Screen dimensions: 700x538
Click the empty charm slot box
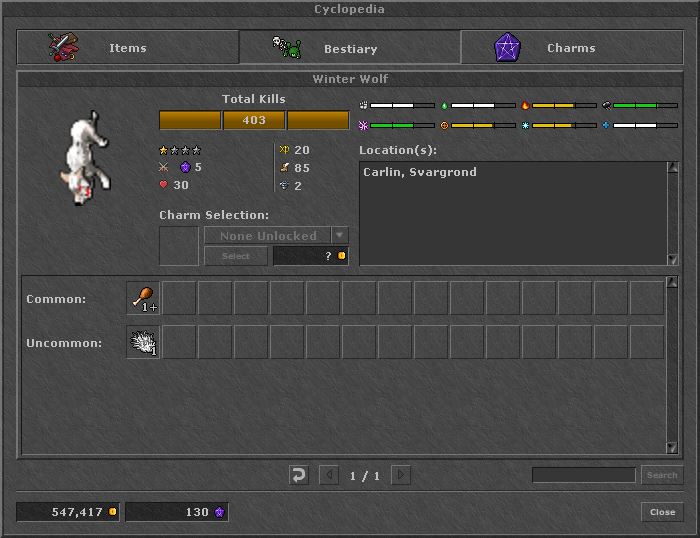(x=179, y=246)
